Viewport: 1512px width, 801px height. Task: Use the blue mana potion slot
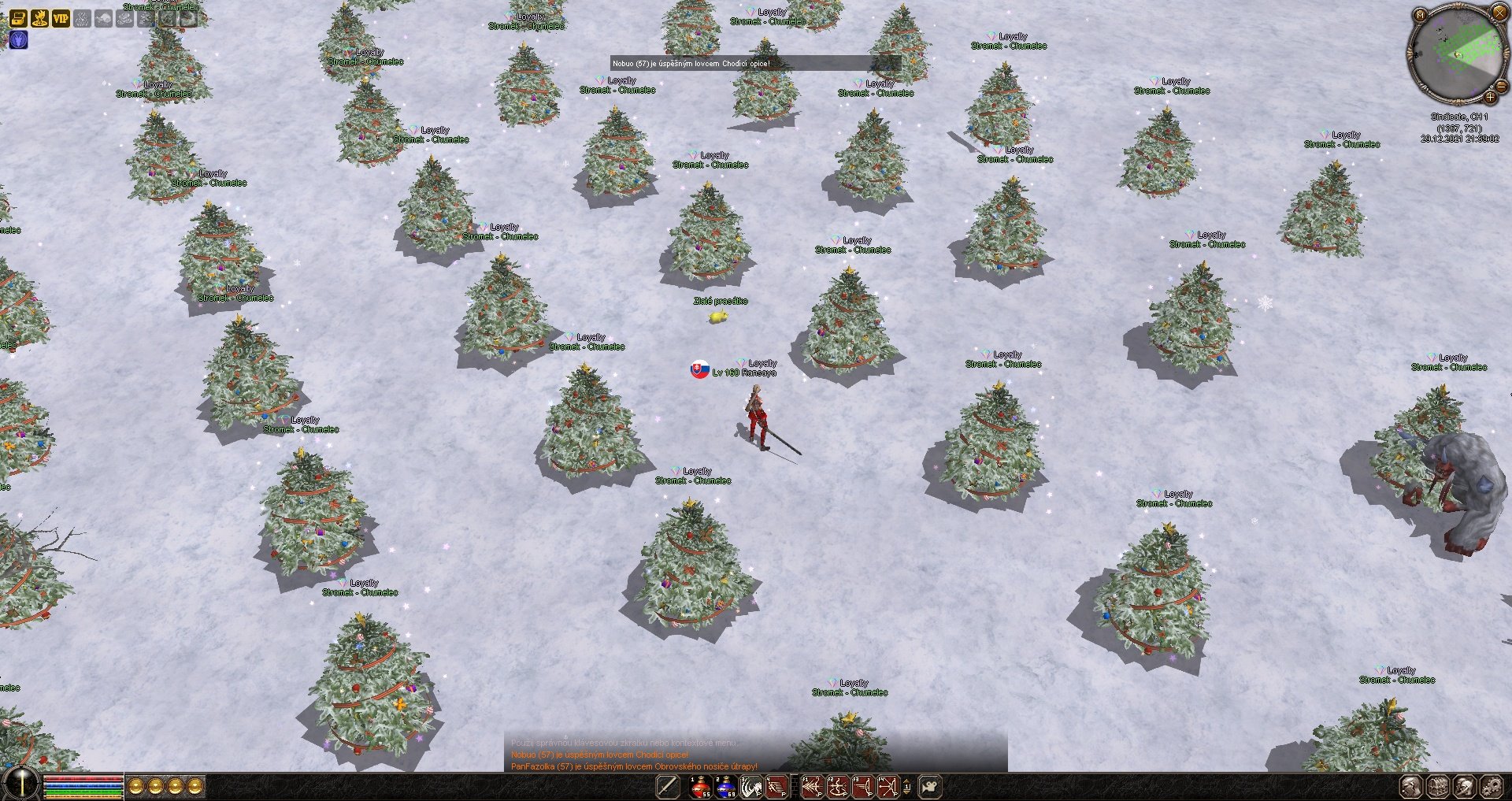(x=726, y=786)
